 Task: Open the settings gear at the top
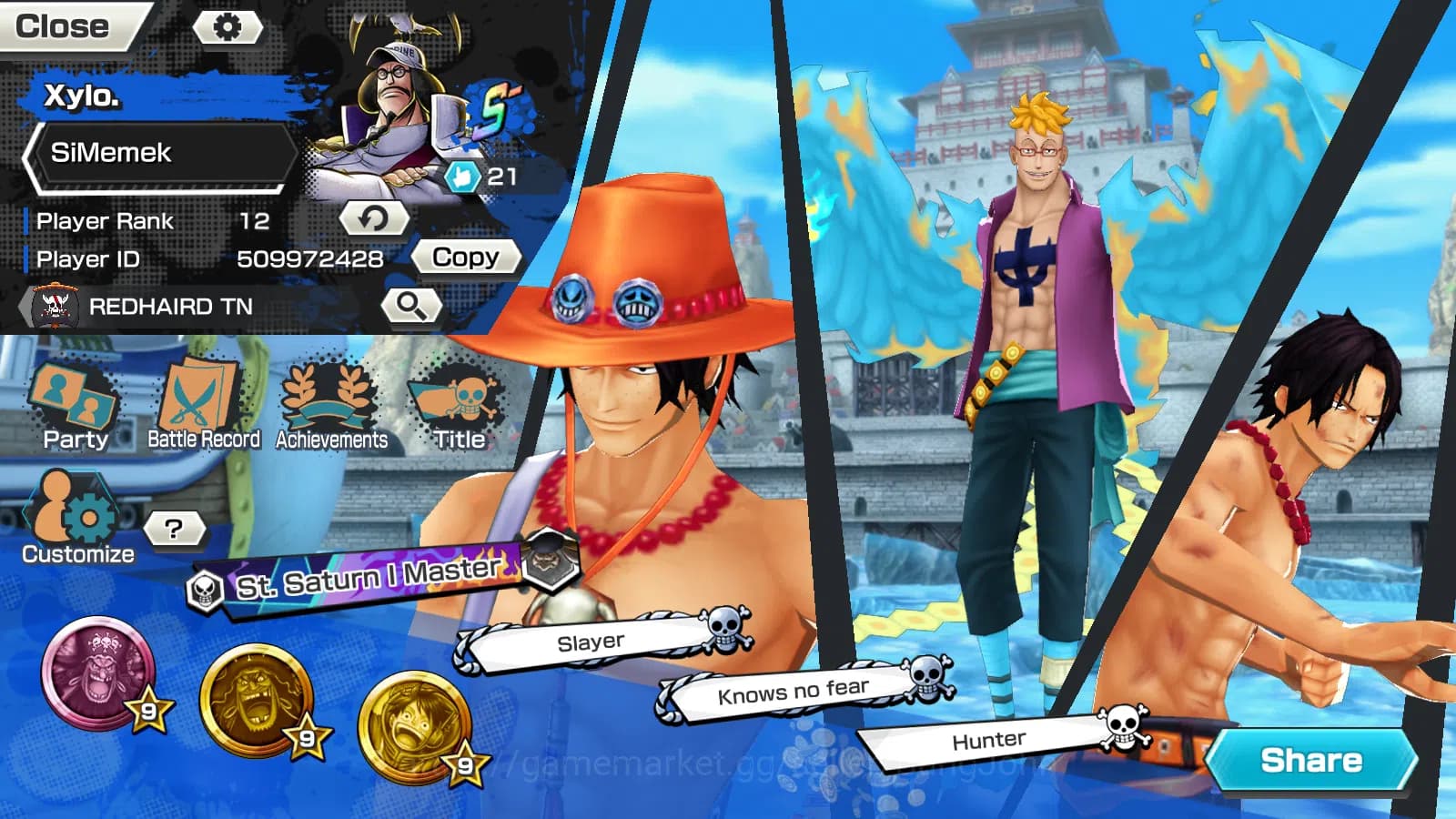coord(228,26)
